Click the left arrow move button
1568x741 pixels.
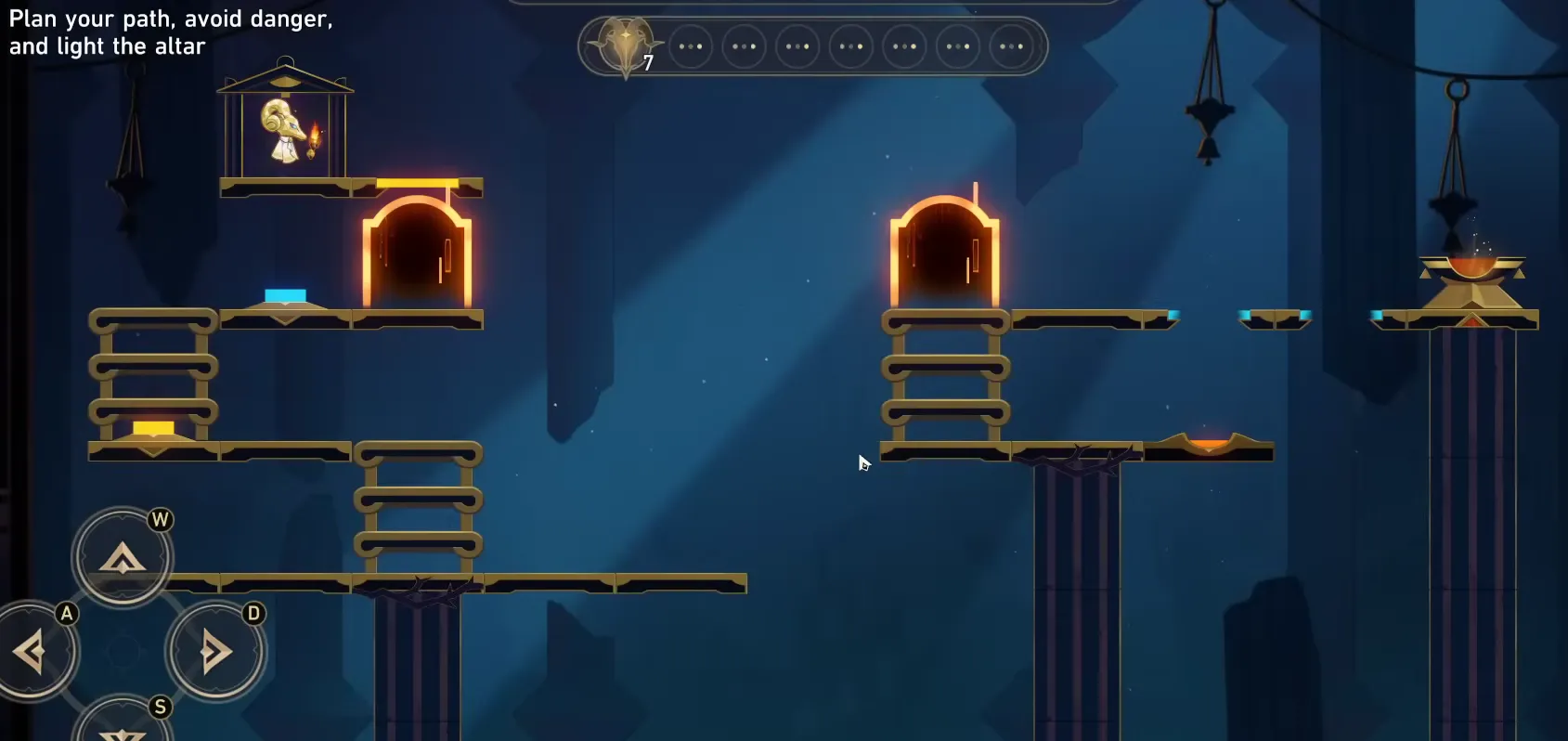pyautogui.click(x=31, y=651)
